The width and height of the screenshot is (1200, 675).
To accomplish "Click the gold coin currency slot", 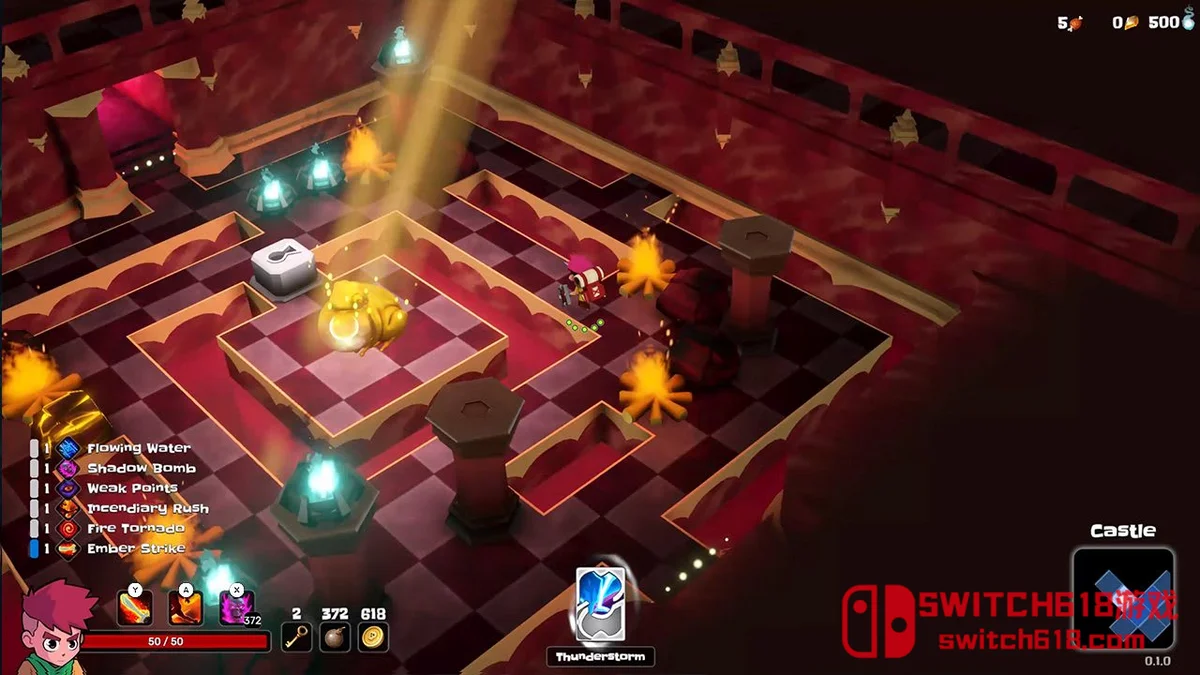I will 373,636.
